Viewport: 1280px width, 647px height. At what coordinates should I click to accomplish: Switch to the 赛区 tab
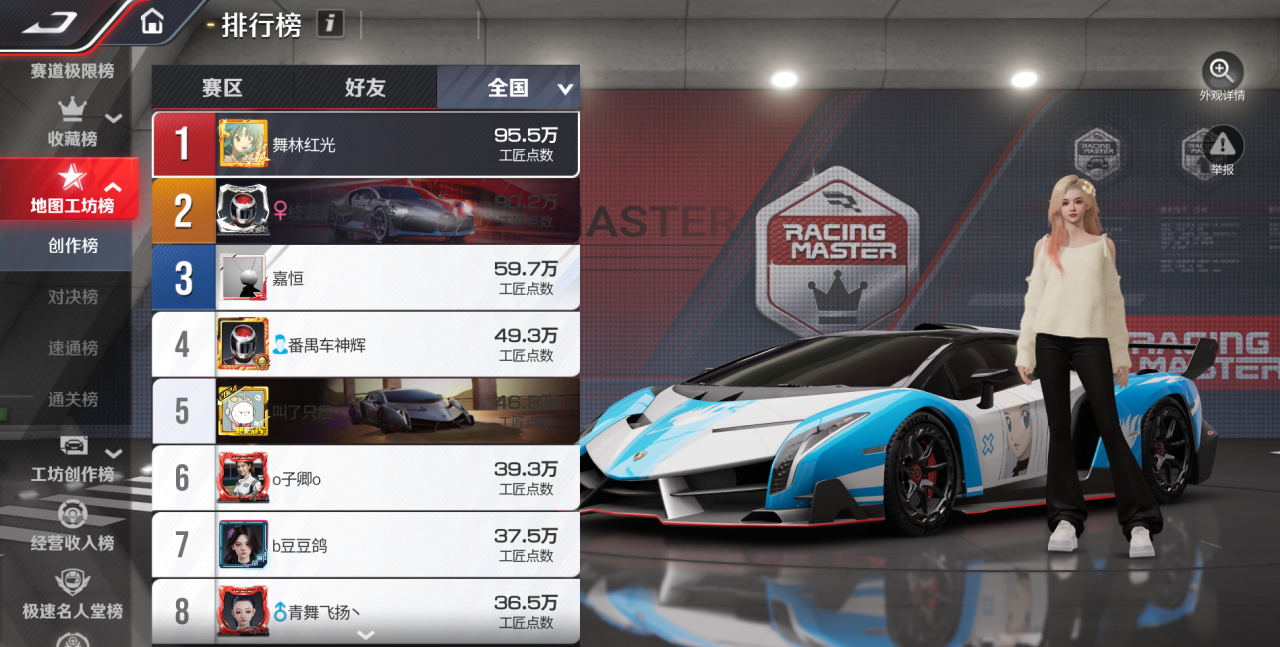coord(222,88)
